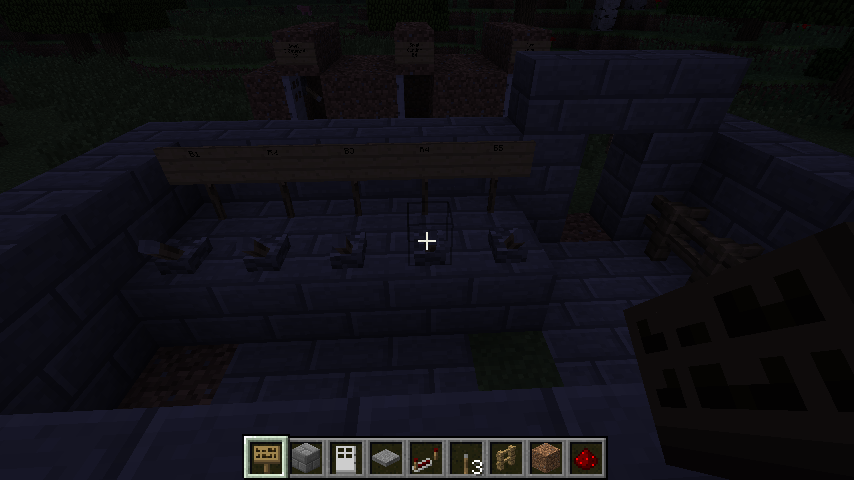854x480 pixels.
Task: Select the dirt block slot
Action: pyautogui.click(x=547, y=458)
